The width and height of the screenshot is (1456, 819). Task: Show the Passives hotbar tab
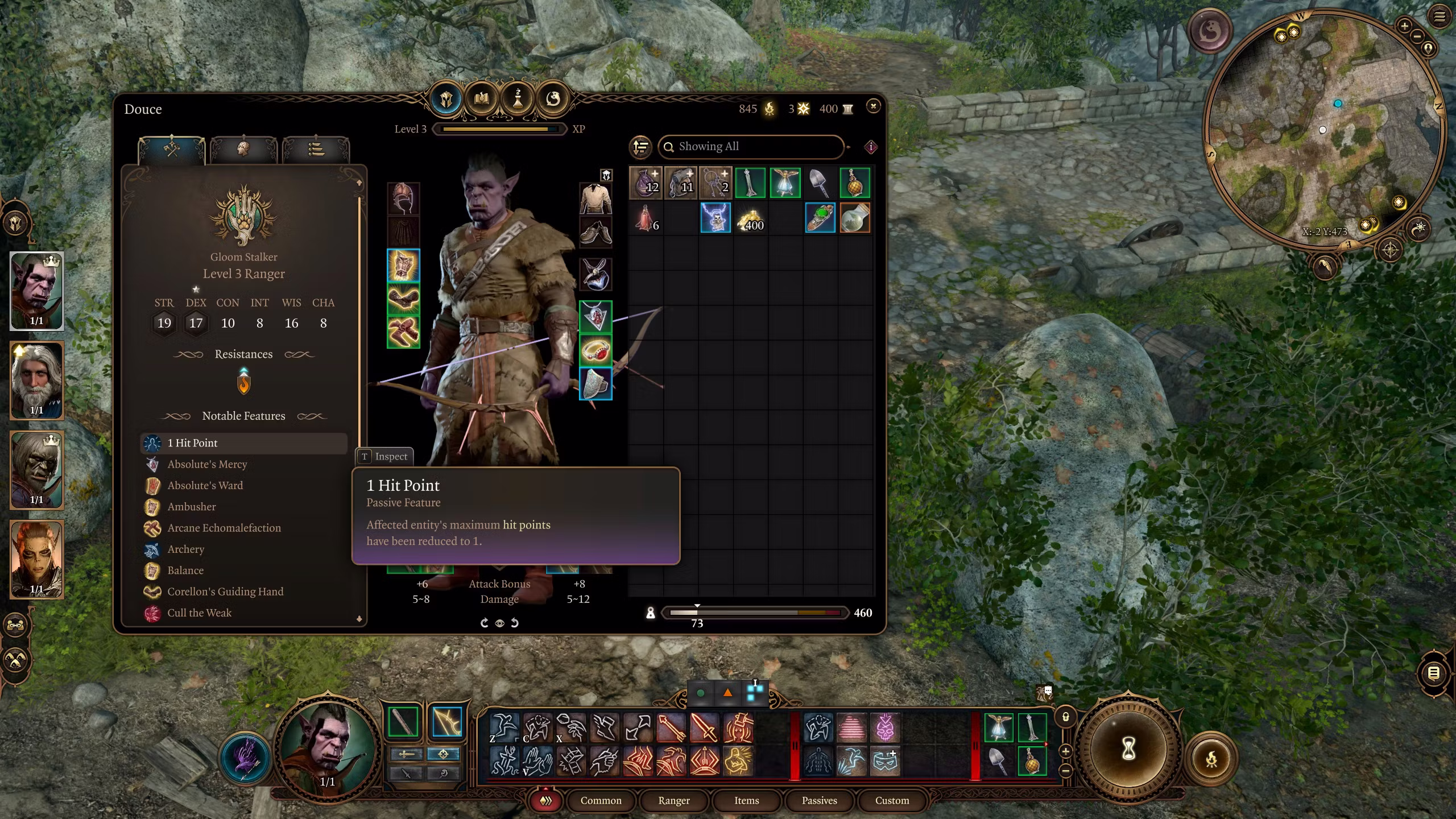(x=819, y=800)
